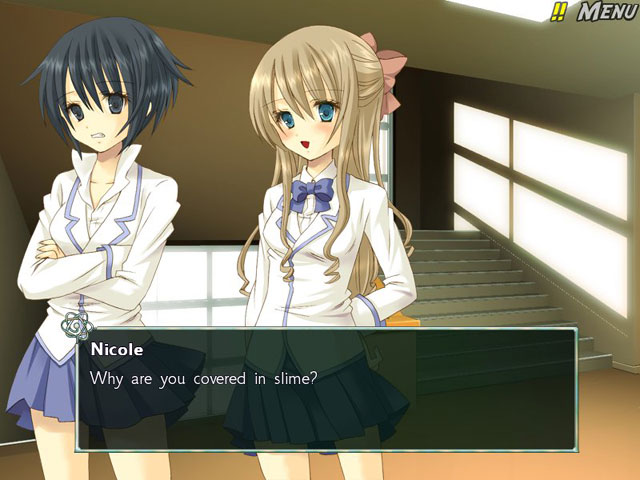Advance Nicole's dialogue box
This screenshot has height=480, width=640.
pos(325,387)
